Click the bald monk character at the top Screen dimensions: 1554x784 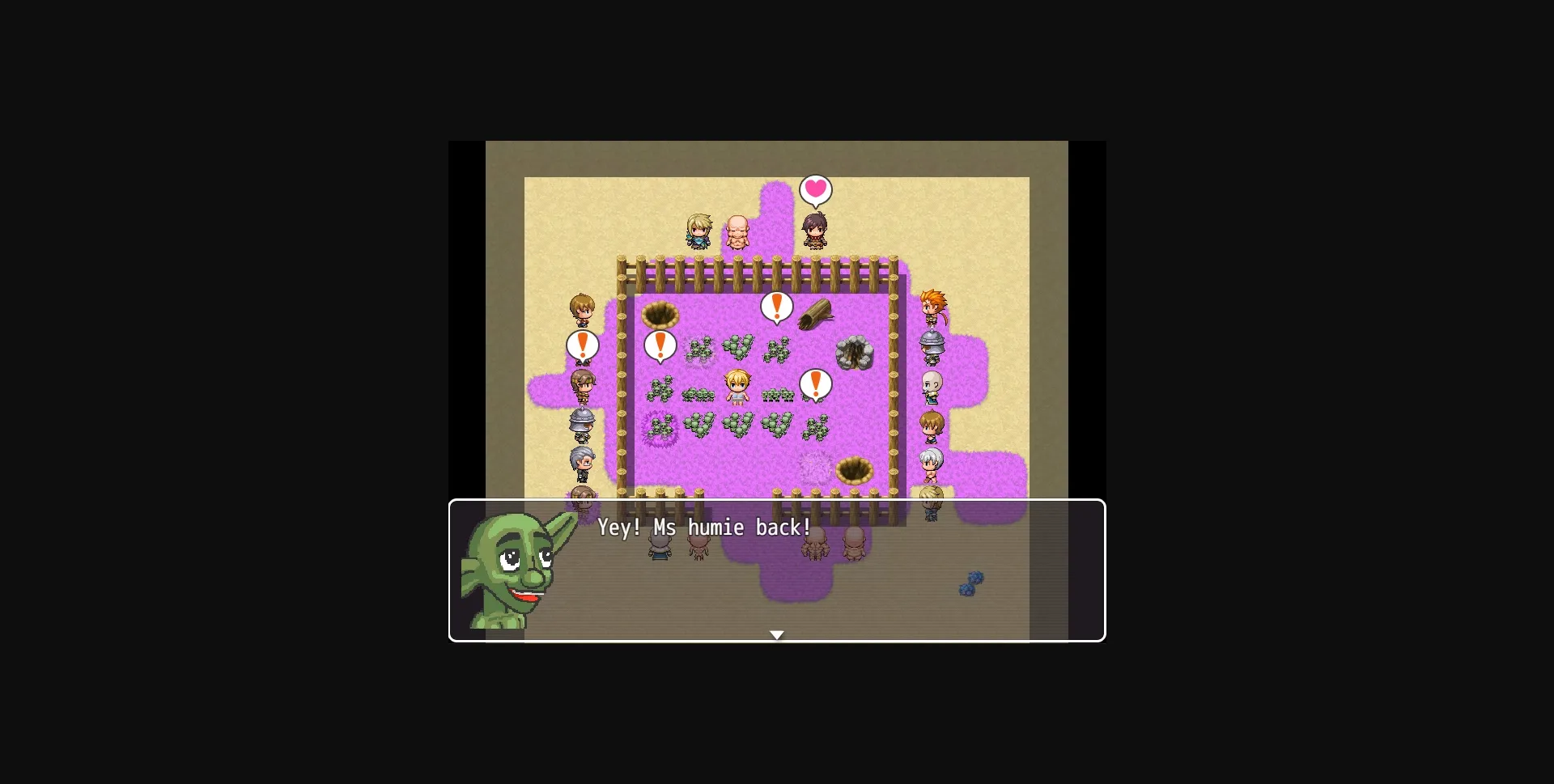pos(738,231)
